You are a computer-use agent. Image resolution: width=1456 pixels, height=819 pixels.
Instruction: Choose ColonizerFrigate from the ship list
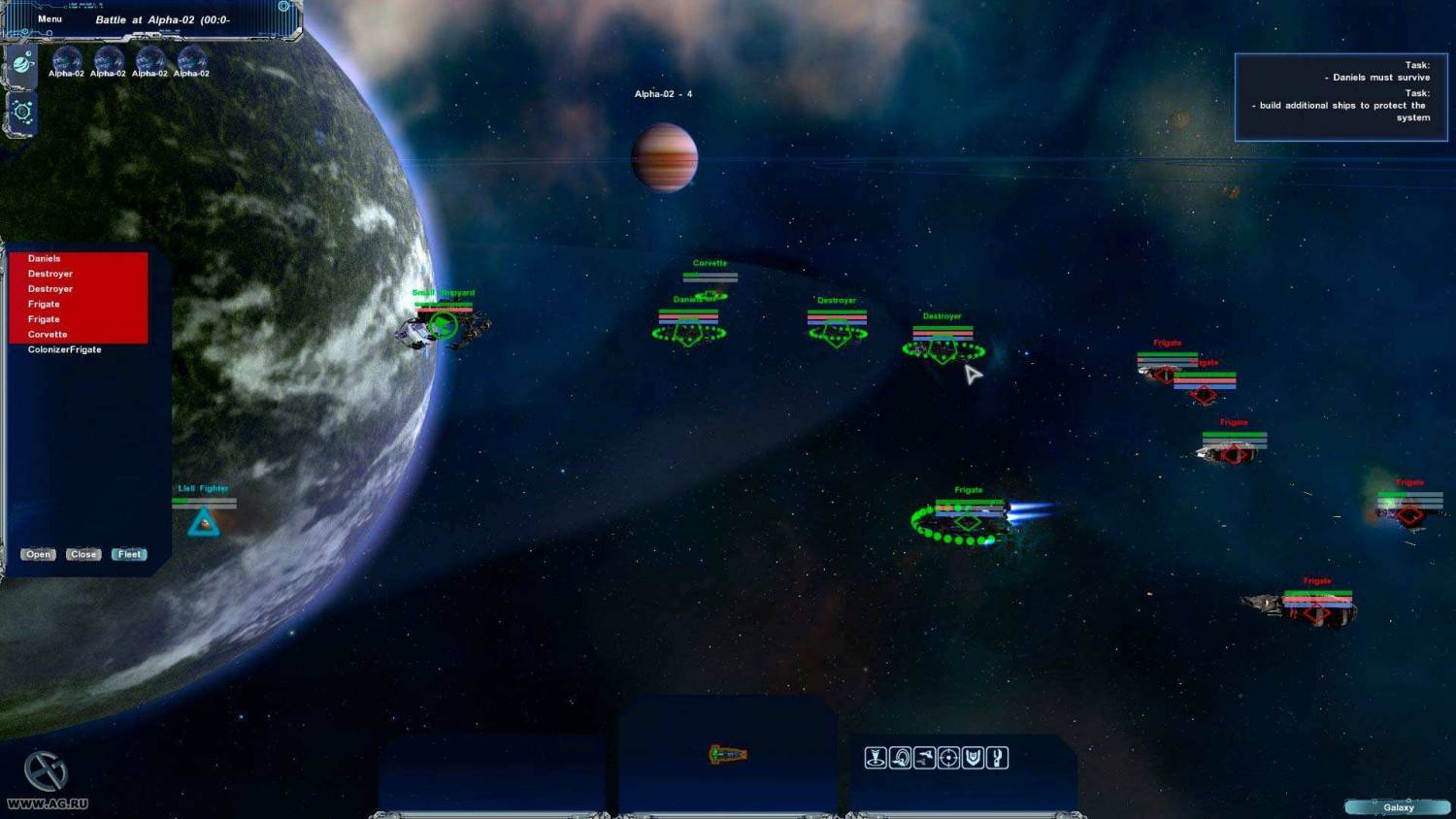pyautogui.click(x=64, y=349)
